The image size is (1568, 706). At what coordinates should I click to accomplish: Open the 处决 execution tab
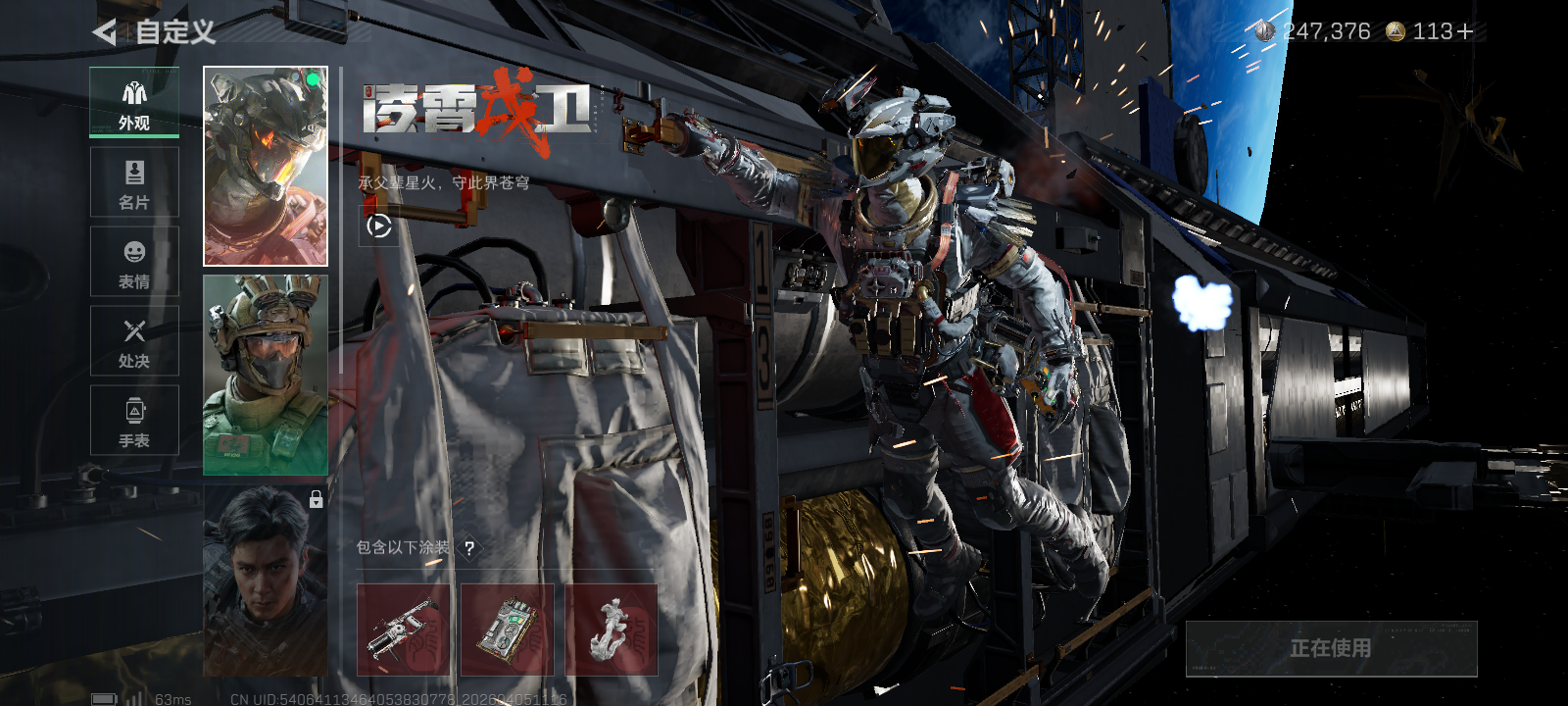coord(134,341)
